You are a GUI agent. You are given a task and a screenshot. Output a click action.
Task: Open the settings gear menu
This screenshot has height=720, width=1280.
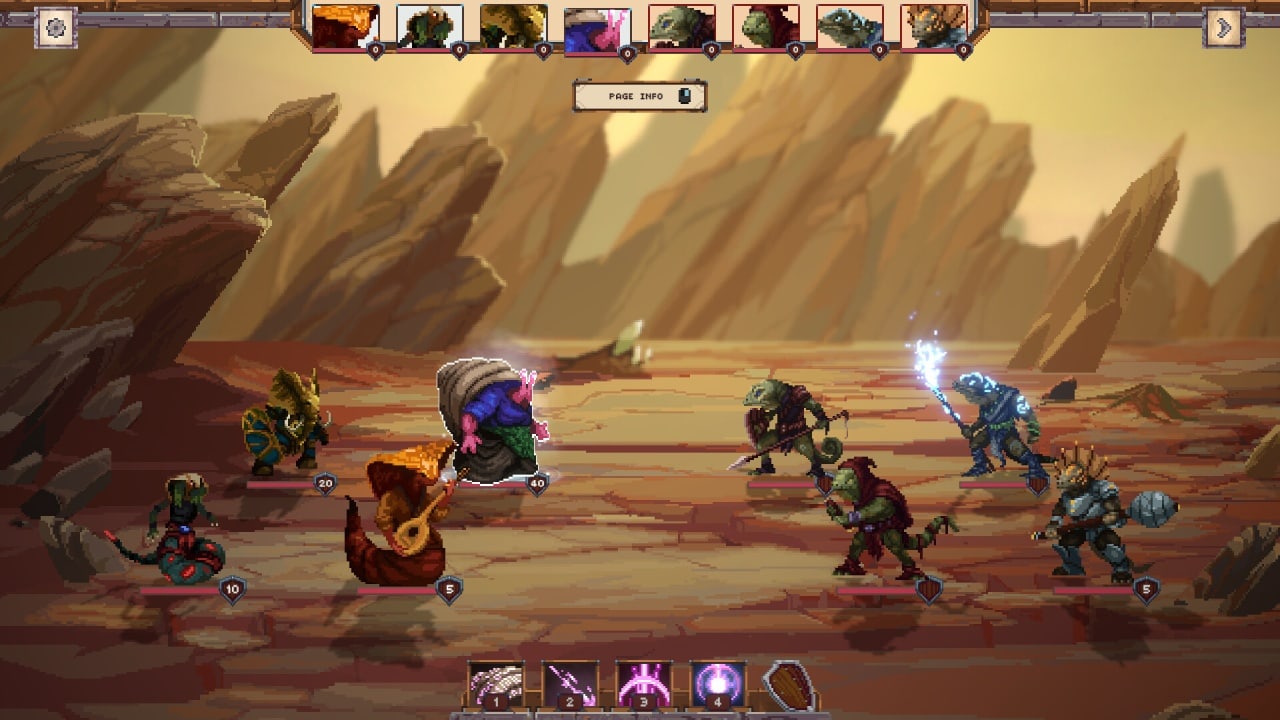click(56, 27)
